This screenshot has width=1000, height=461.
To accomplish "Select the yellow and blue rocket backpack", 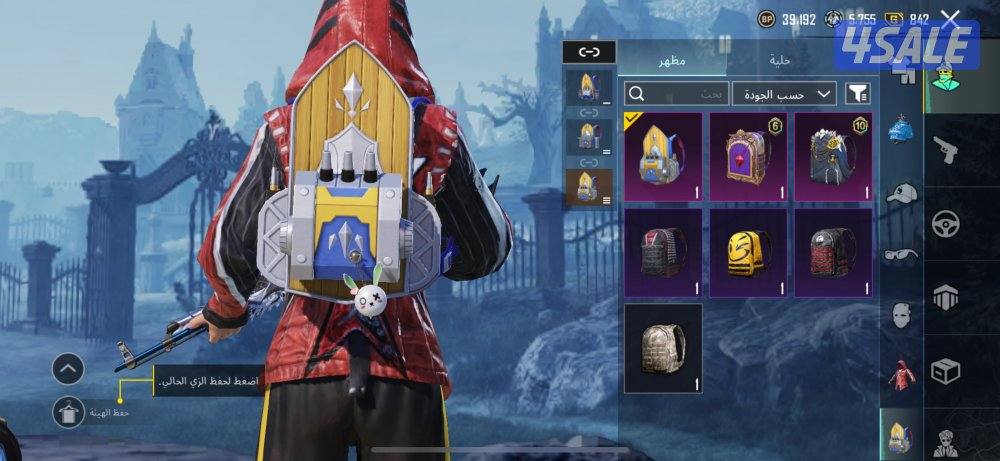I will coord(663,156).
